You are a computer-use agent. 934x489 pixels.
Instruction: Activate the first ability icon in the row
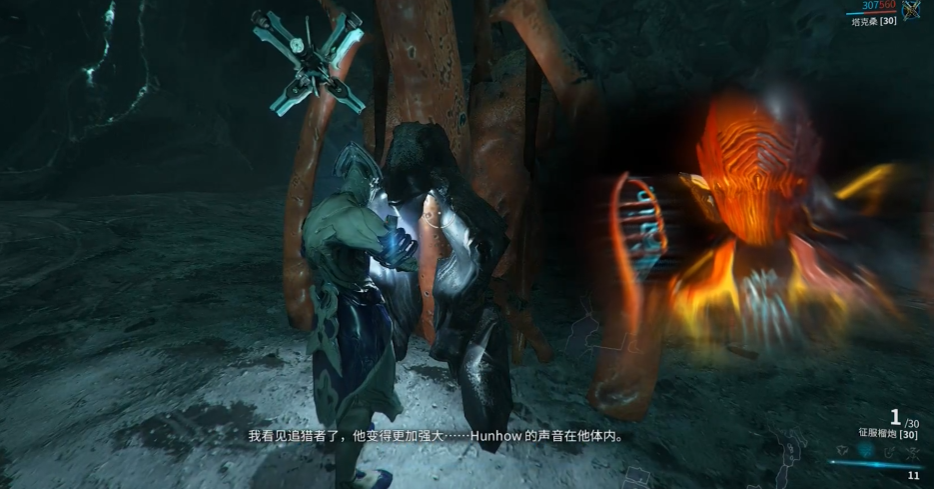pyautogui.click(x=844, y=451)
